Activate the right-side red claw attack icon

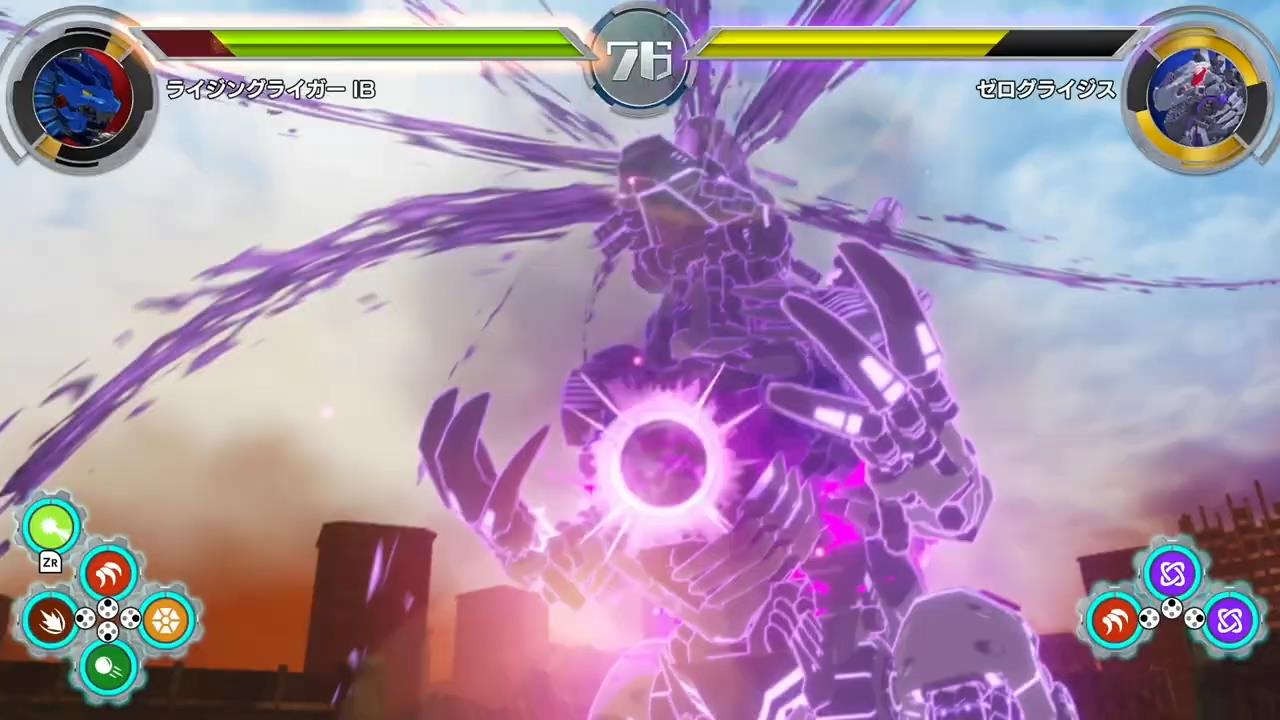coord(1114,620)
